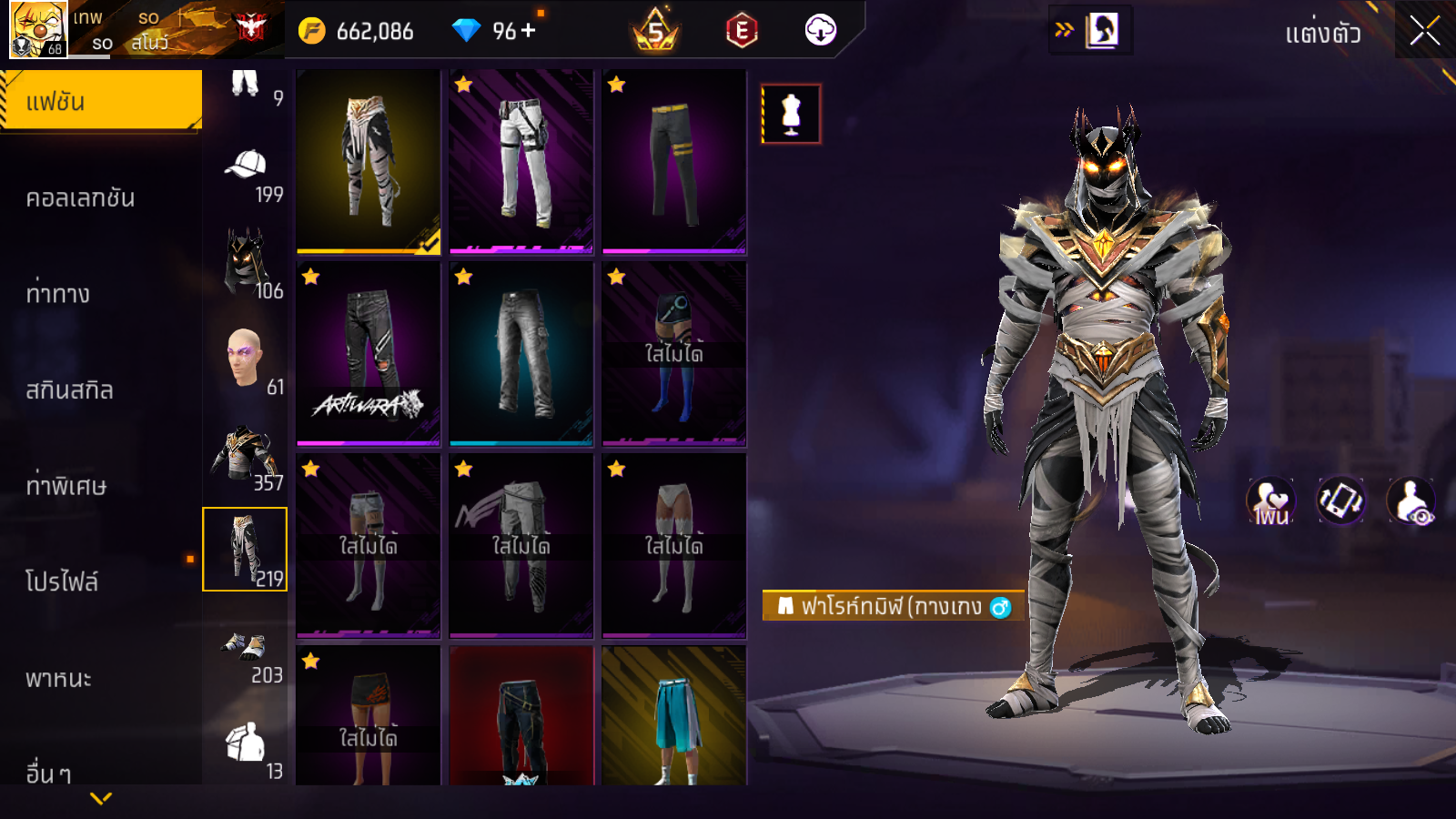Open the พาหนะ vehicles tab
Viewport: 1456px width, 819px height.
click(59, 678)
